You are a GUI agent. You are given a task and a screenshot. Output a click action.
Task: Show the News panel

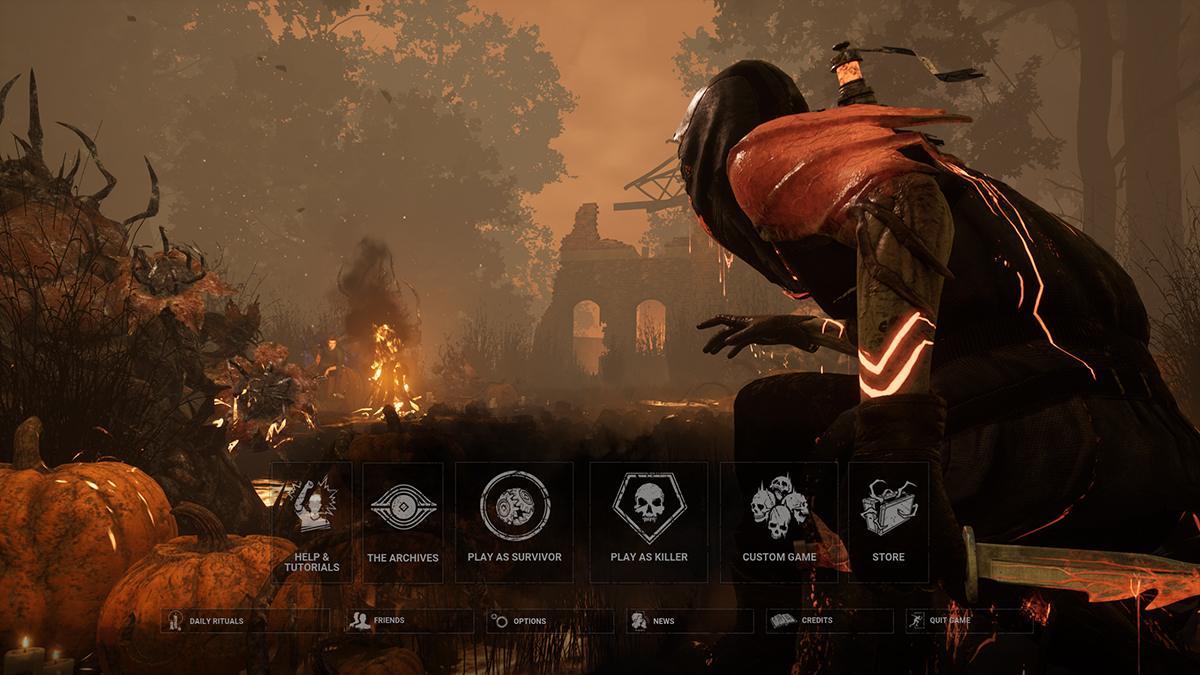point(690,621)
